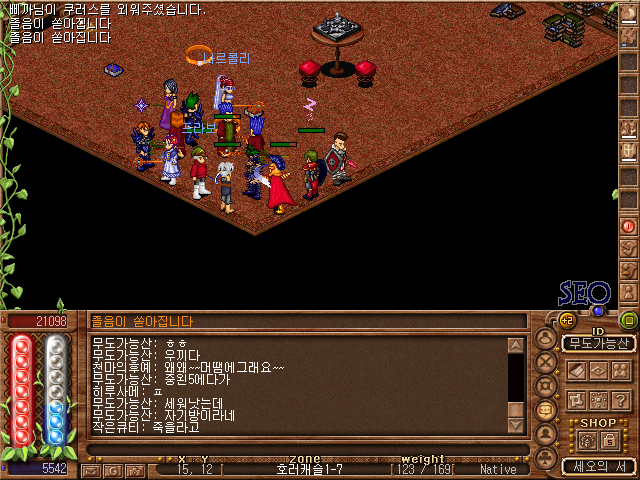Click the green square button
640x480 pixels.
pyautogui.click(x=628, y=320)
